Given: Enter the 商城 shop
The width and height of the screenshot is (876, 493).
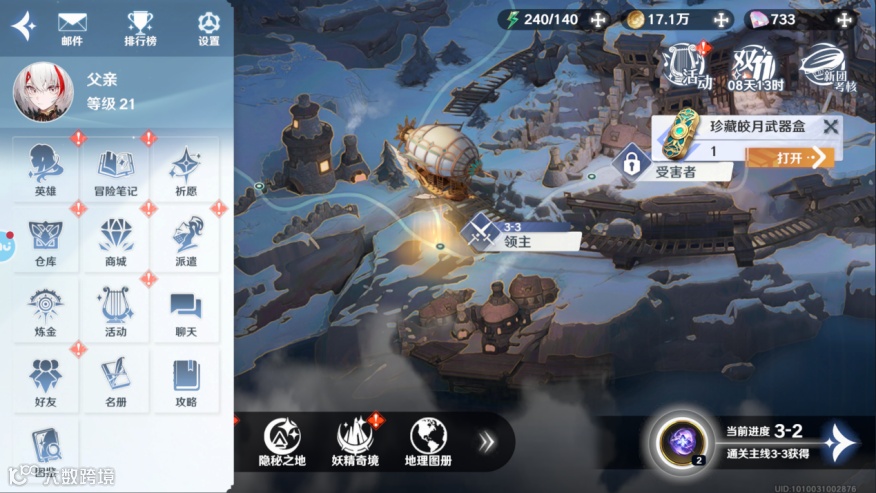Looking at the screenshot, I should pos(115,240).
